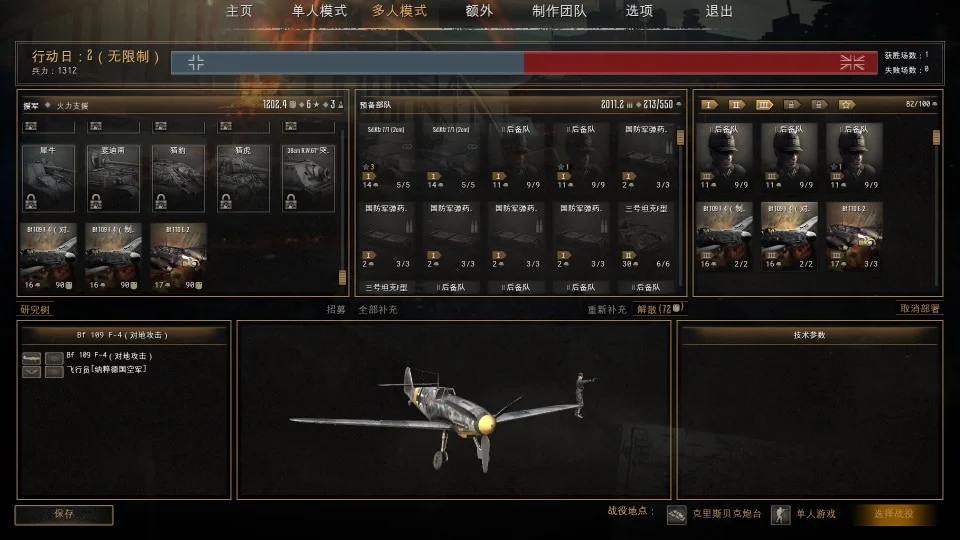
Task: Open the 选项 options menu
Action: (639, 11)
